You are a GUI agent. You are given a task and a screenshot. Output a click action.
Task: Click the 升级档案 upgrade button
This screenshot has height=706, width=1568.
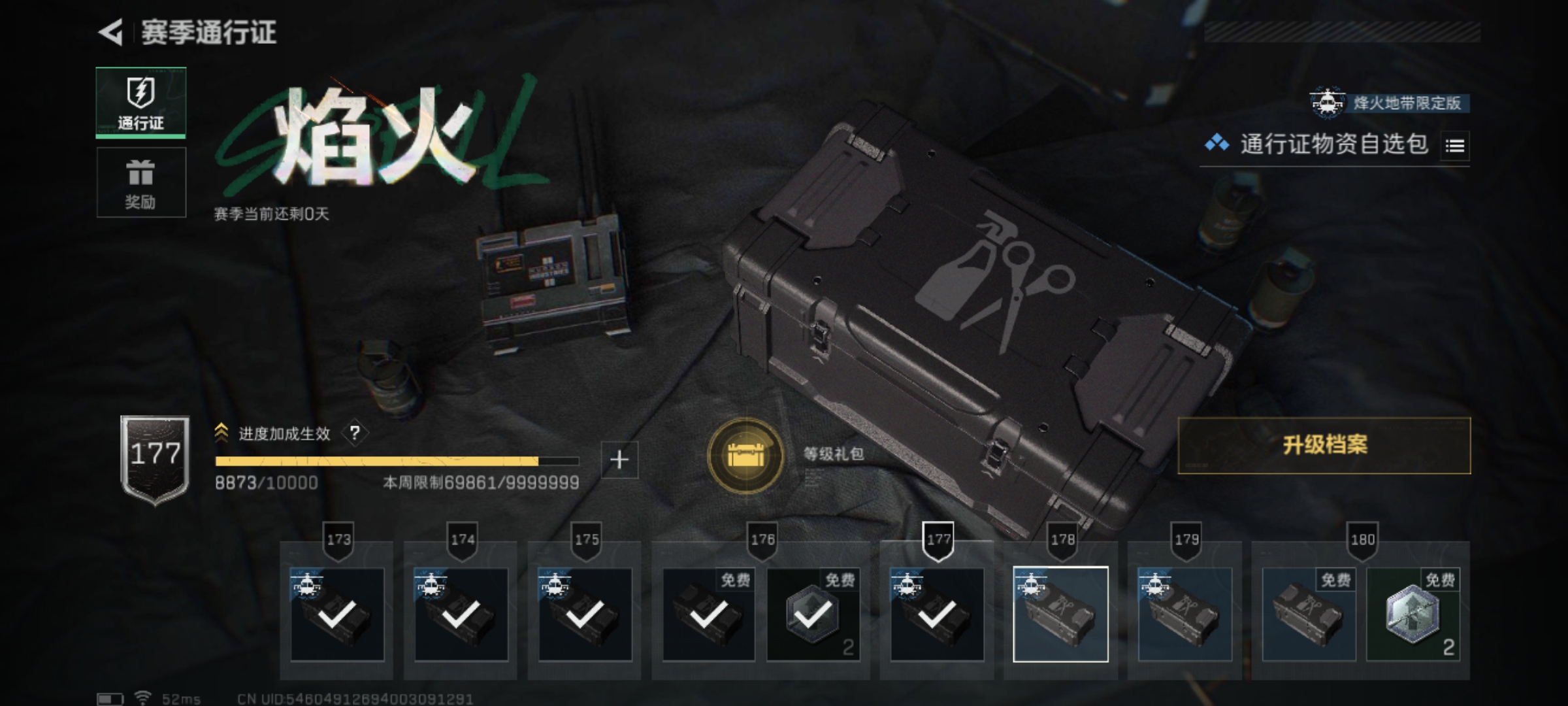[x=1324, y=445]
